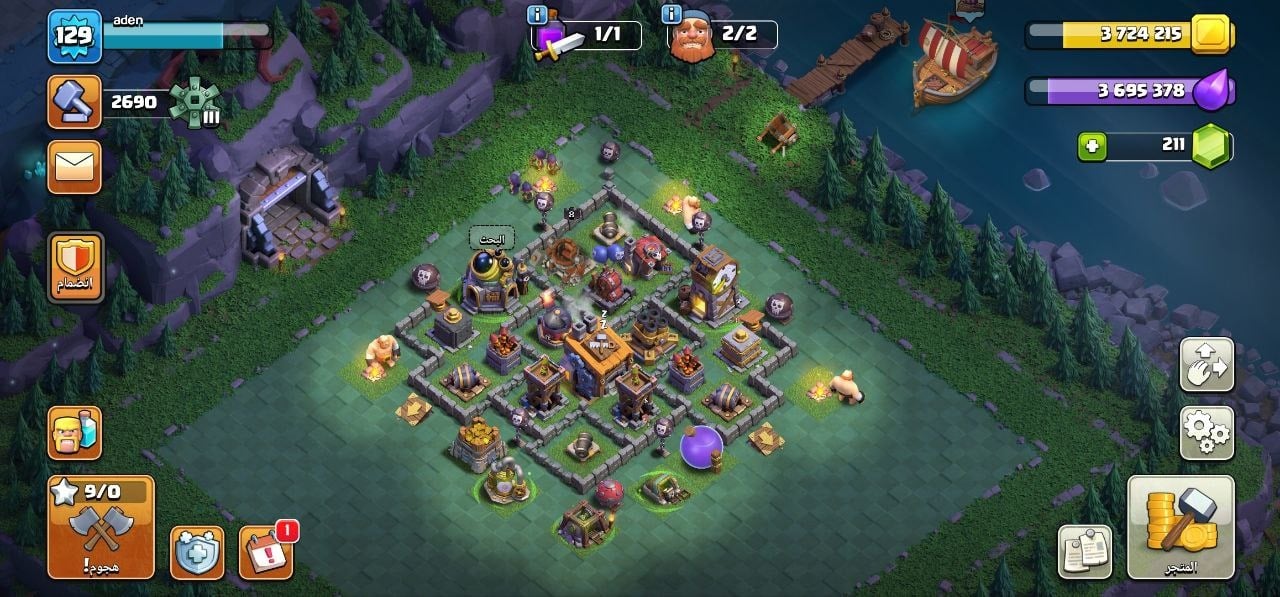The width and height of the screenshot is (1280, 597).
Task: Click the research speech bubble above laboratory
Action: point(492,239)
